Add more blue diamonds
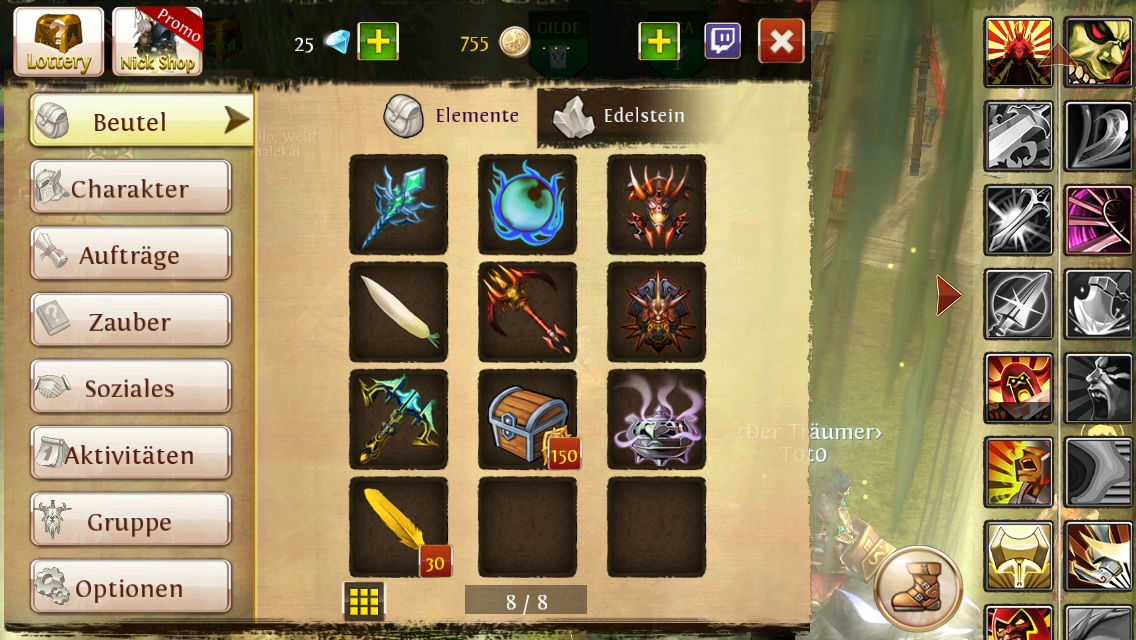1136x640 pixels. (x=378, y=42)
